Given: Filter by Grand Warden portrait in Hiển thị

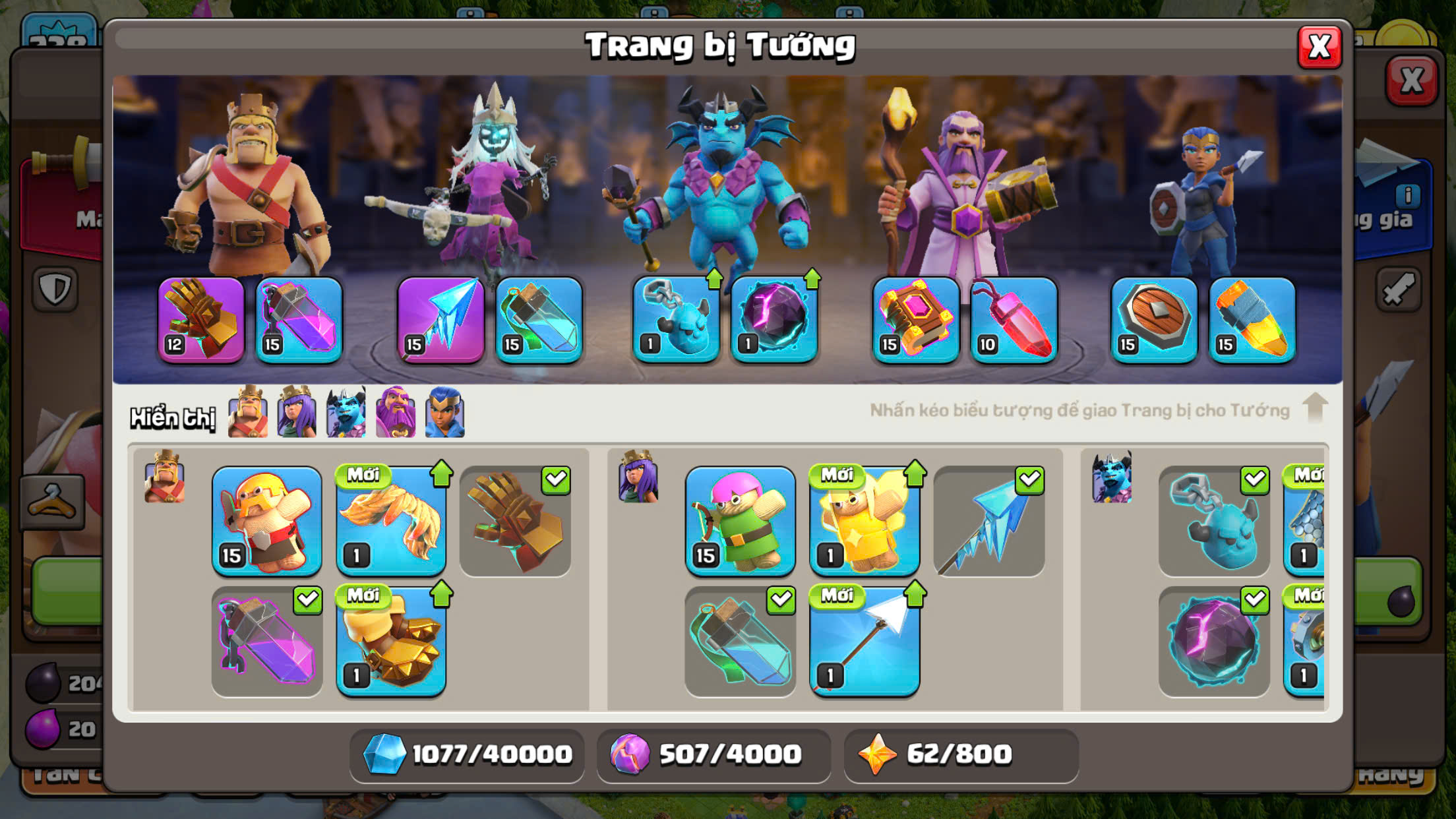Looking at the screenshot, I should [396, 413].
